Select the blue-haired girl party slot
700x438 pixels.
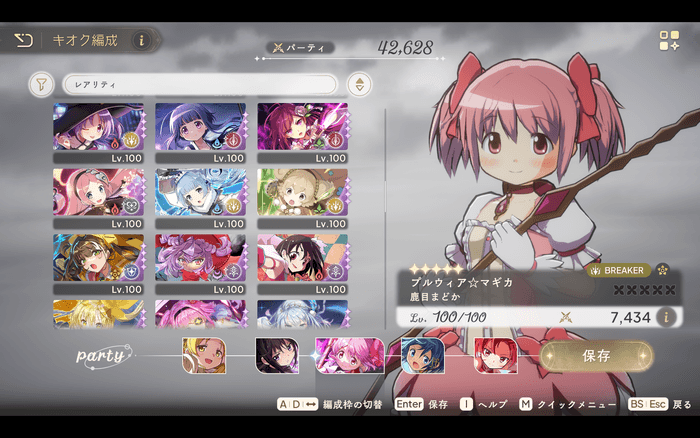[x=422, y=355]
